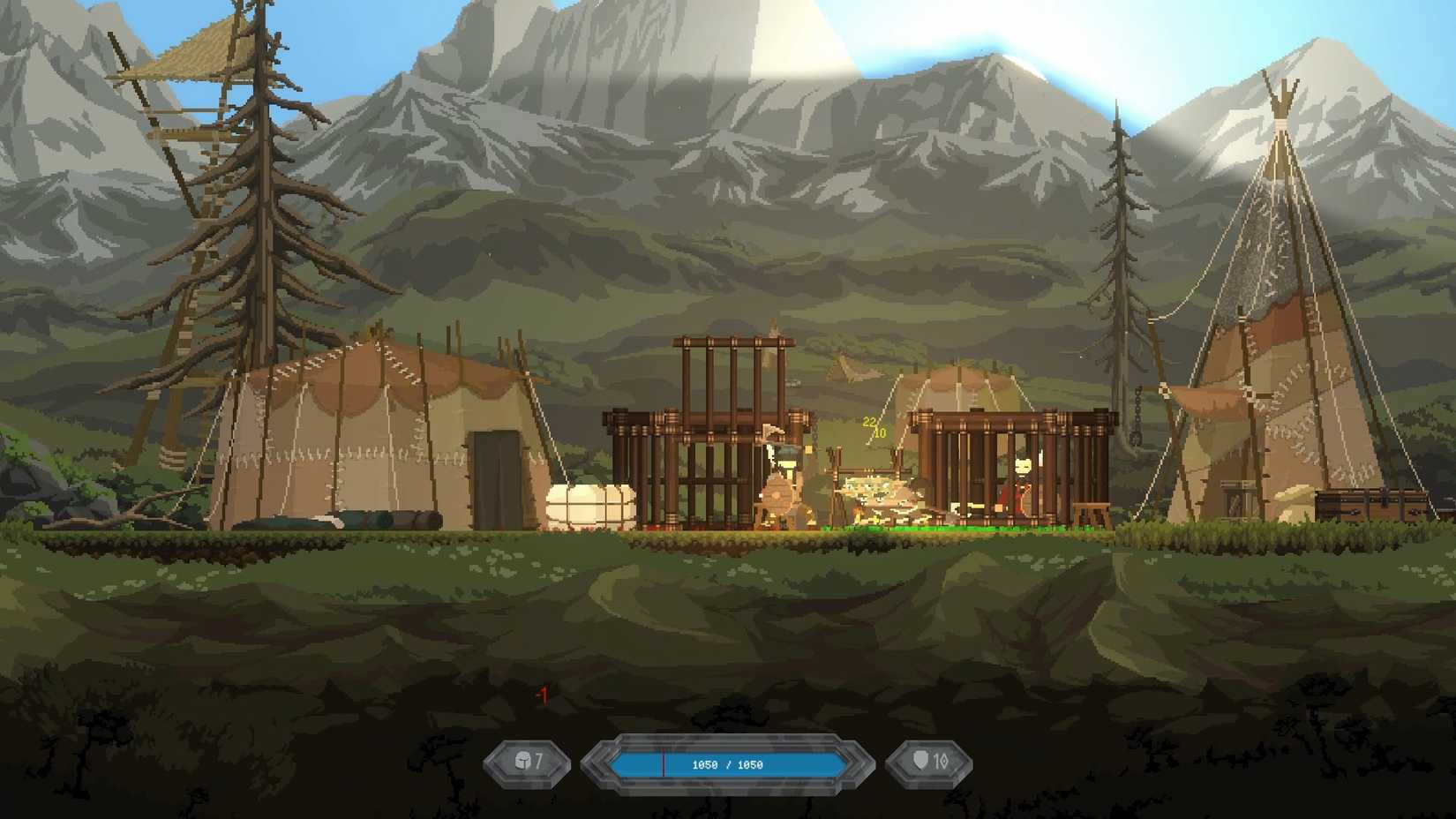Click the white supply sack beside the tent

(x=589, y=503)
